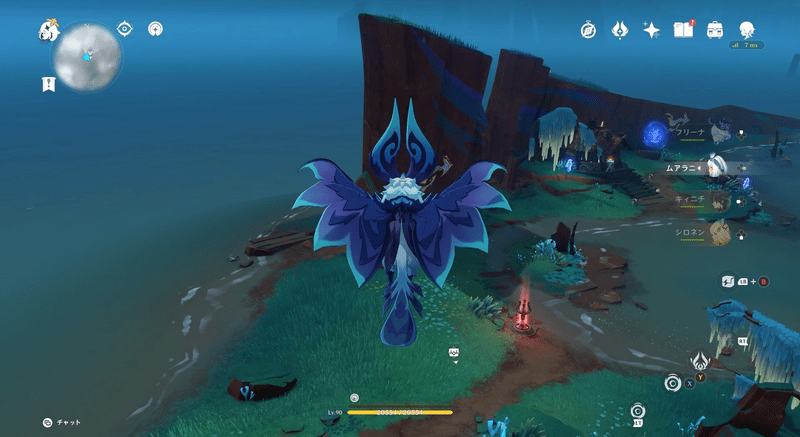Open the backpack inventory
This screenshot has width=800, height=437.
(715, 30)
